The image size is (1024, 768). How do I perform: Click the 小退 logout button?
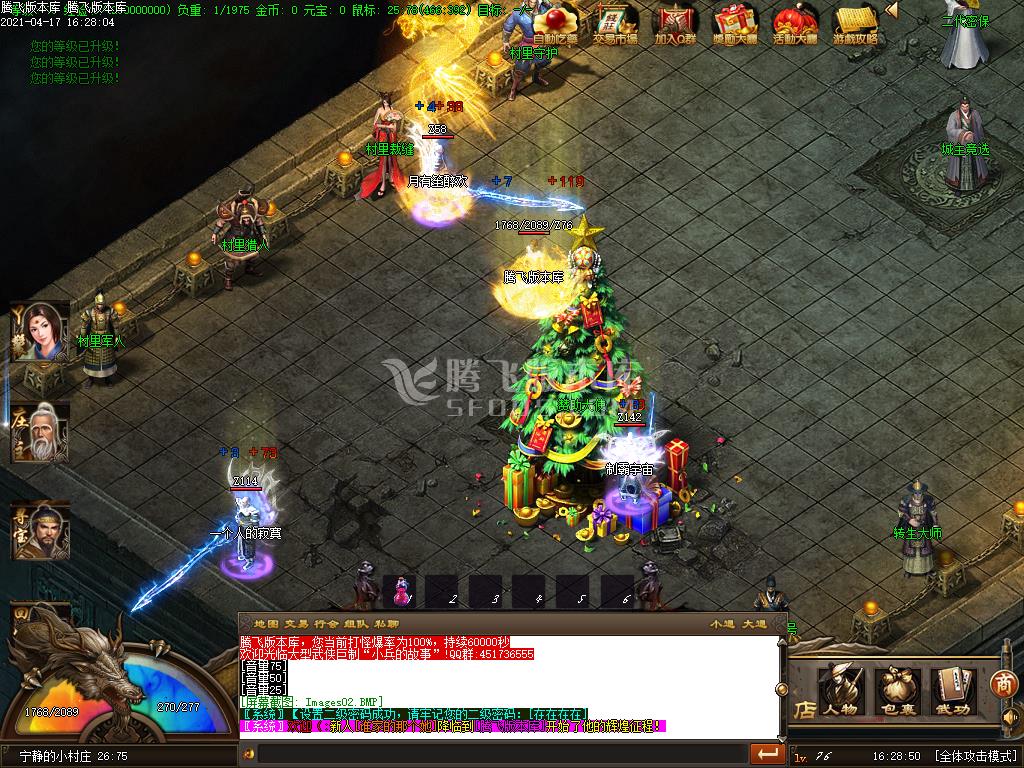(x=721, y=625)
